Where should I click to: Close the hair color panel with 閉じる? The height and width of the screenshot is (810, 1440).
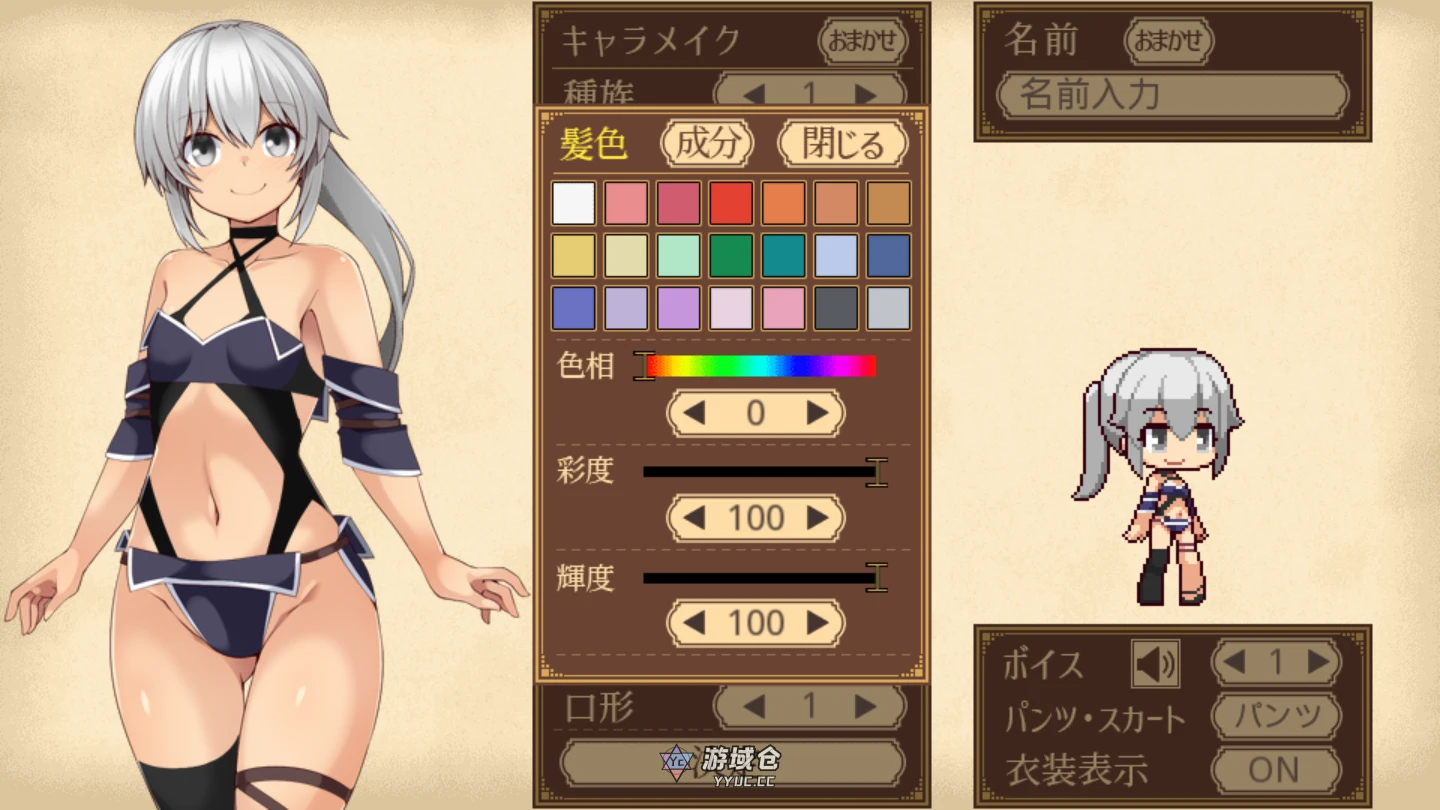point(842,144)
